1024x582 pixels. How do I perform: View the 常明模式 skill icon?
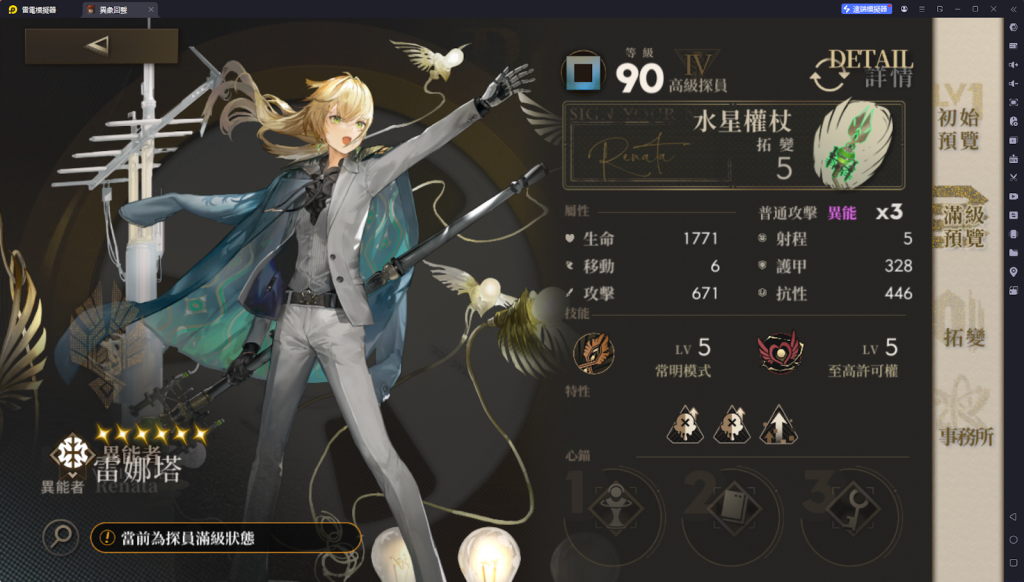tap(594, 352)
